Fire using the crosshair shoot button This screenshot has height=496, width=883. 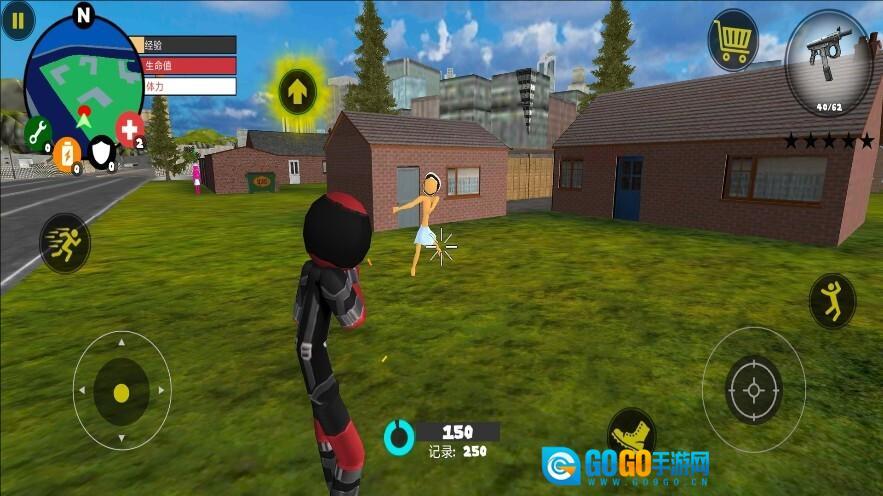(x=753, y=389)
